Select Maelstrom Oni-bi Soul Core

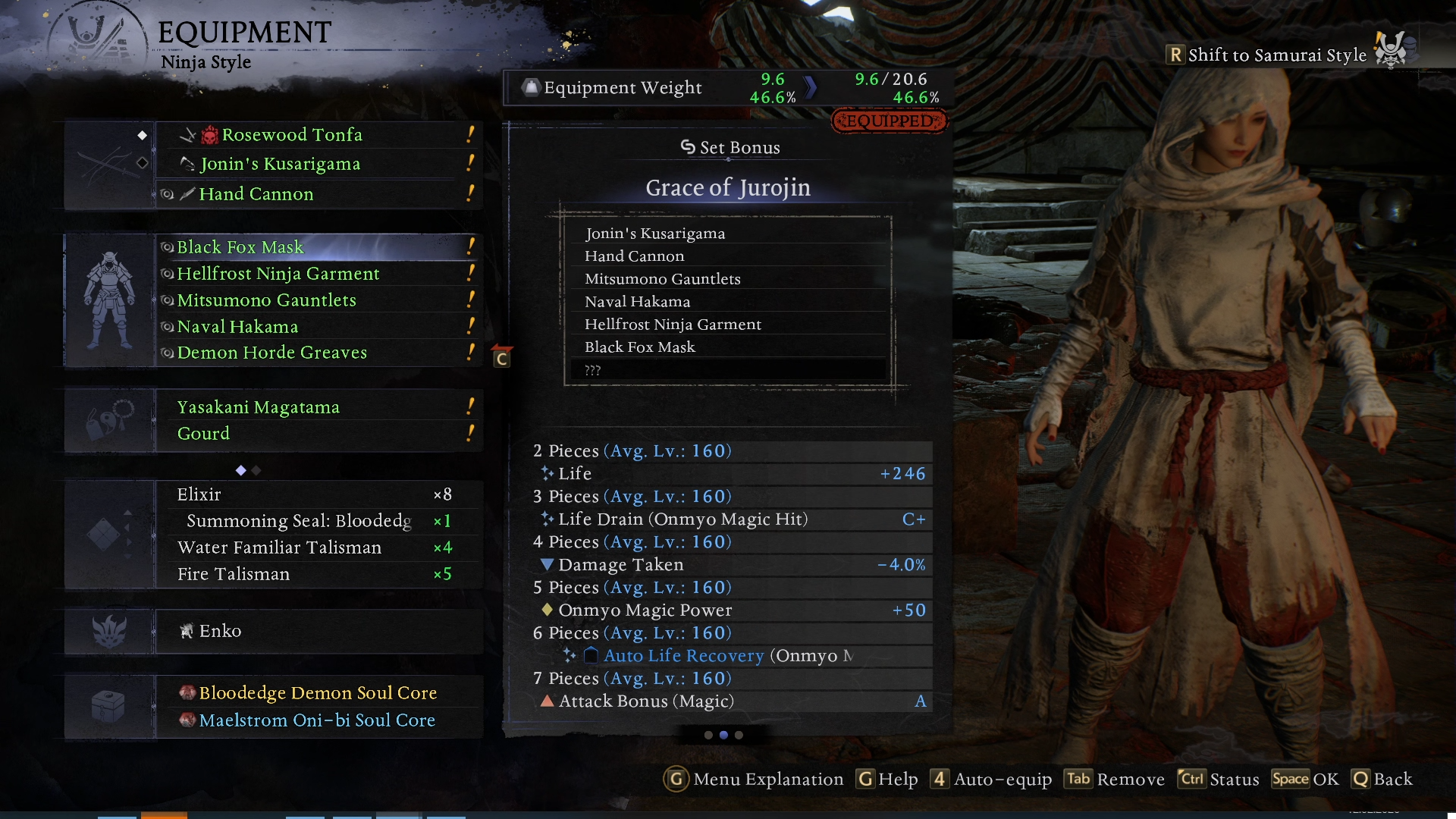click(x=317, y=720)
